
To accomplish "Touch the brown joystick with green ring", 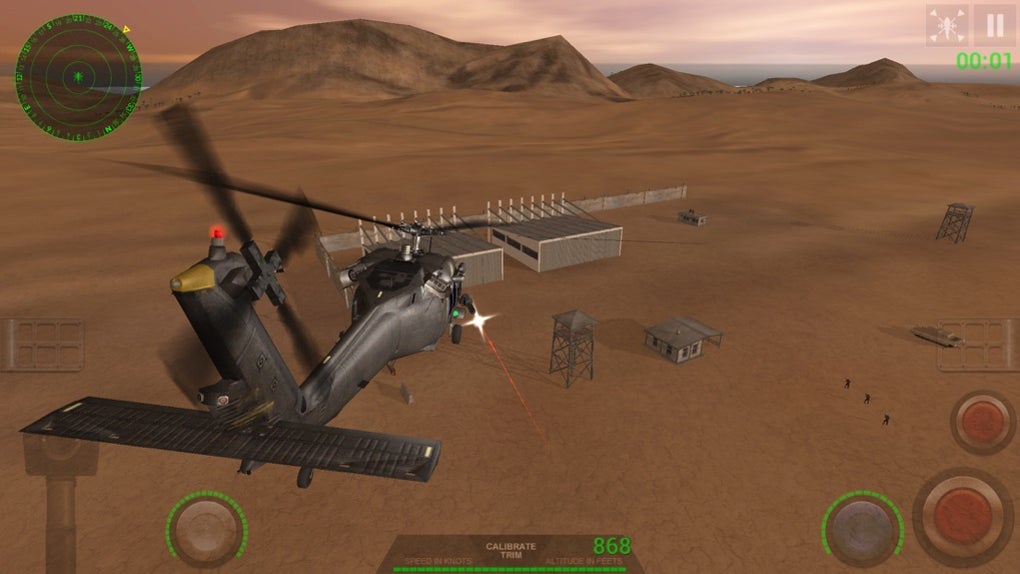I will [x=207, y=529].
